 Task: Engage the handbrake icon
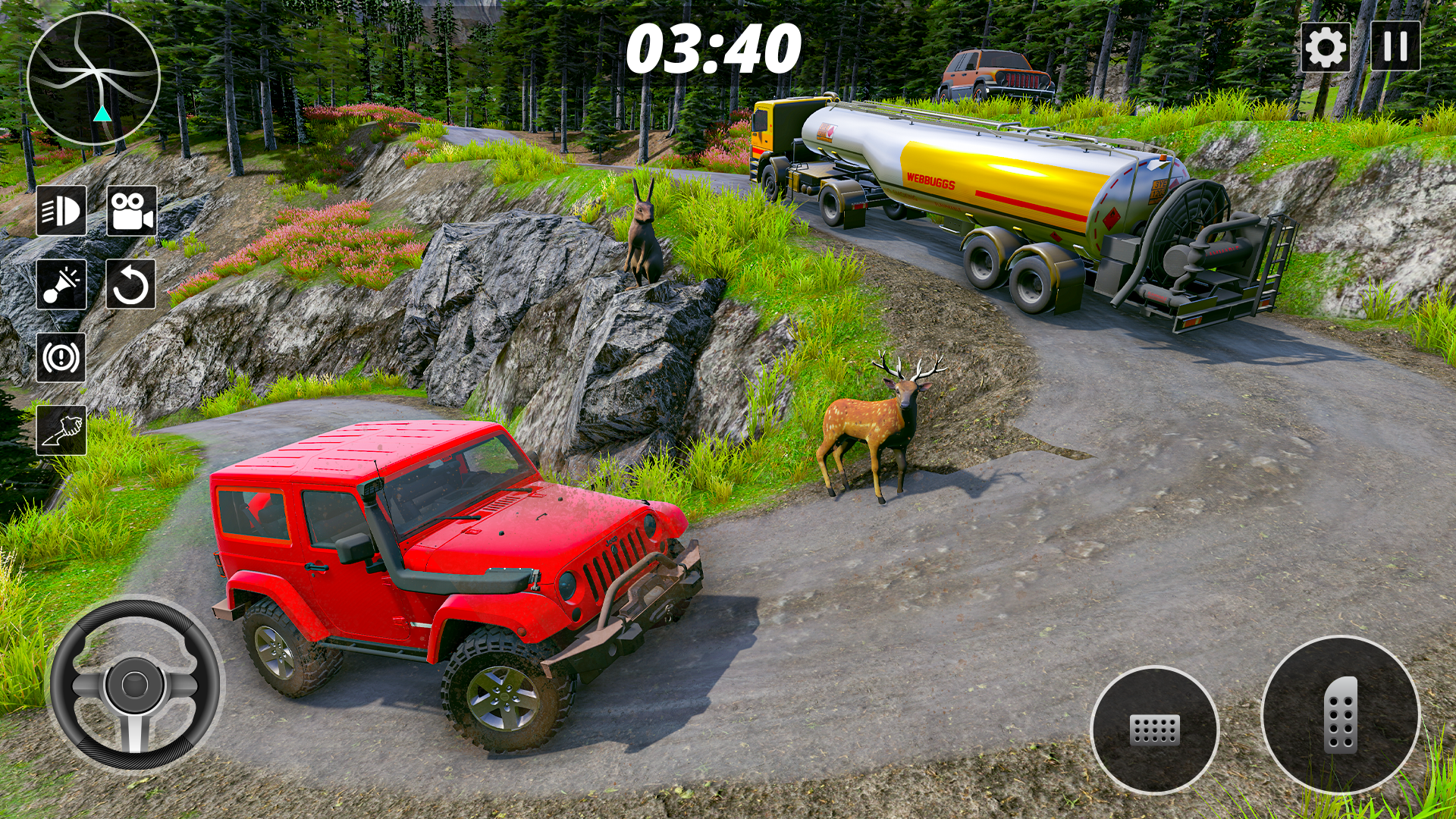pyautogui.click(x=61, y=357)
